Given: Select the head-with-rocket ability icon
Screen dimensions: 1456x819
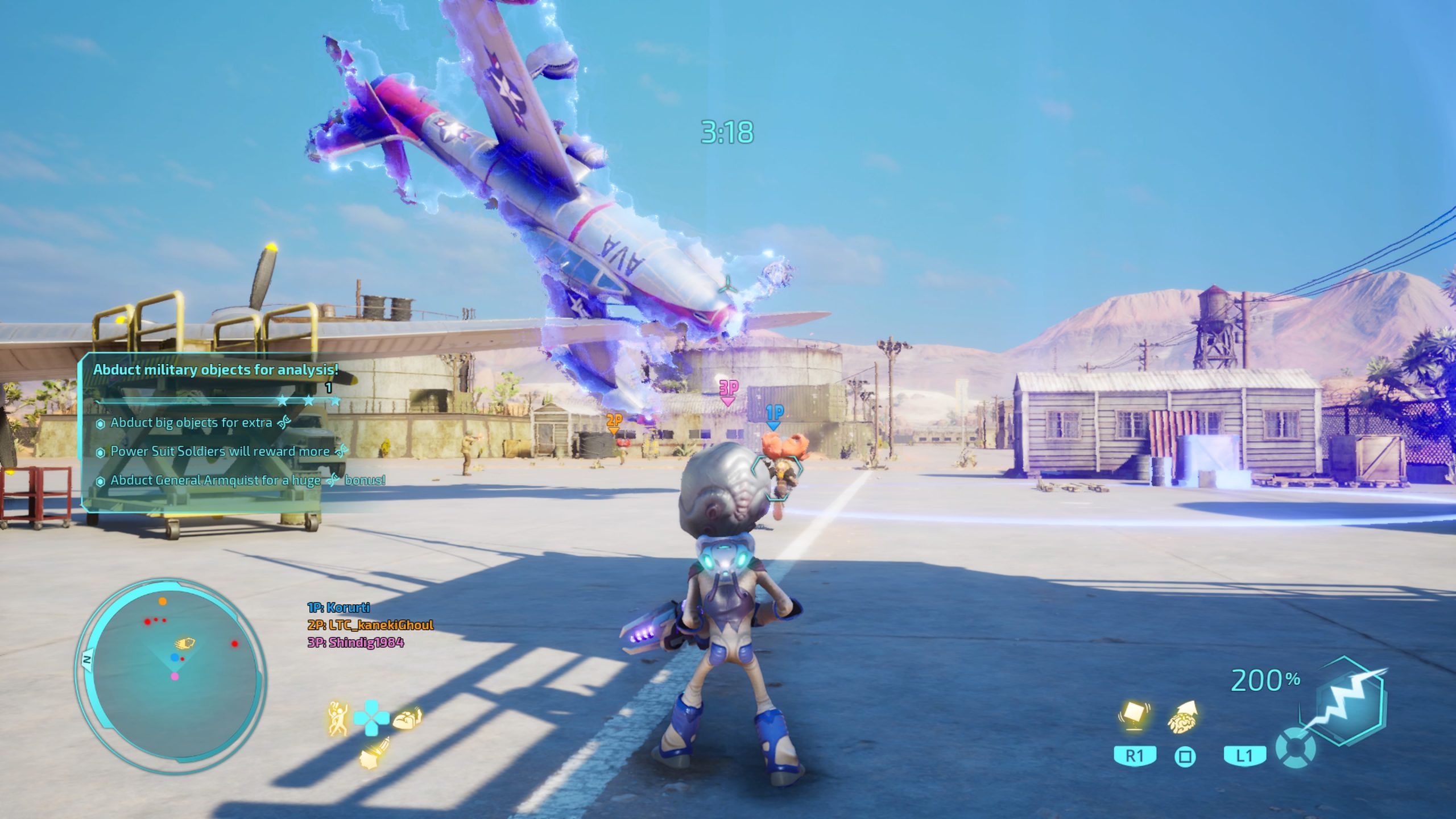Looking at the screenshot, I should (374, 752).
